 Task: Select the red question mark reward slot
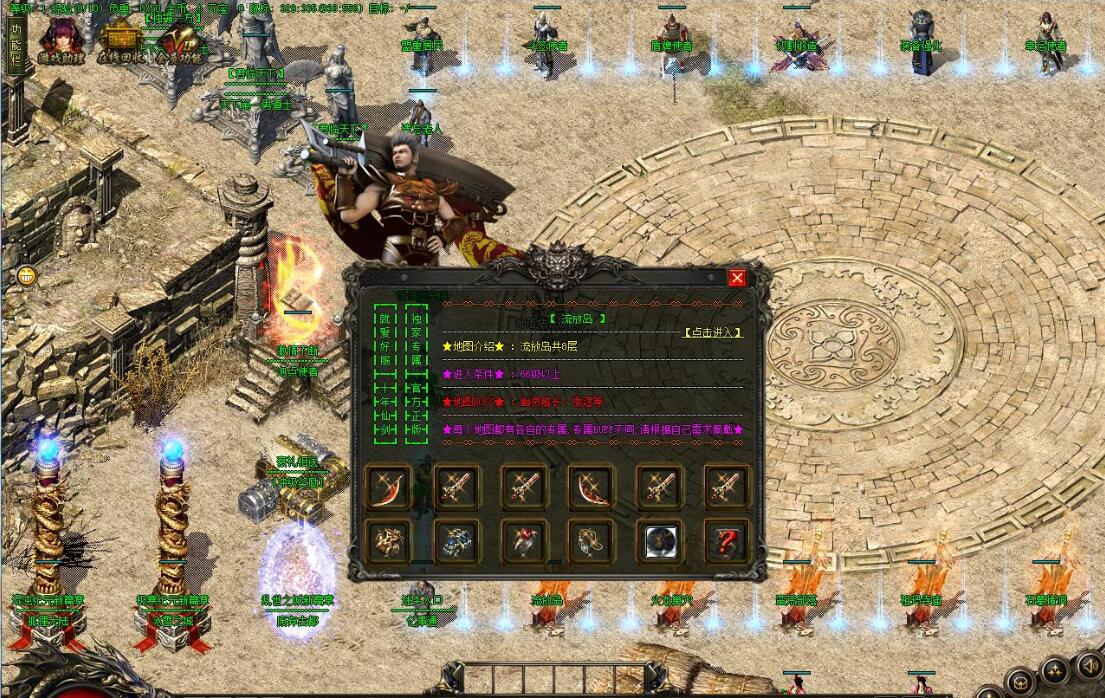coord(727,540)
